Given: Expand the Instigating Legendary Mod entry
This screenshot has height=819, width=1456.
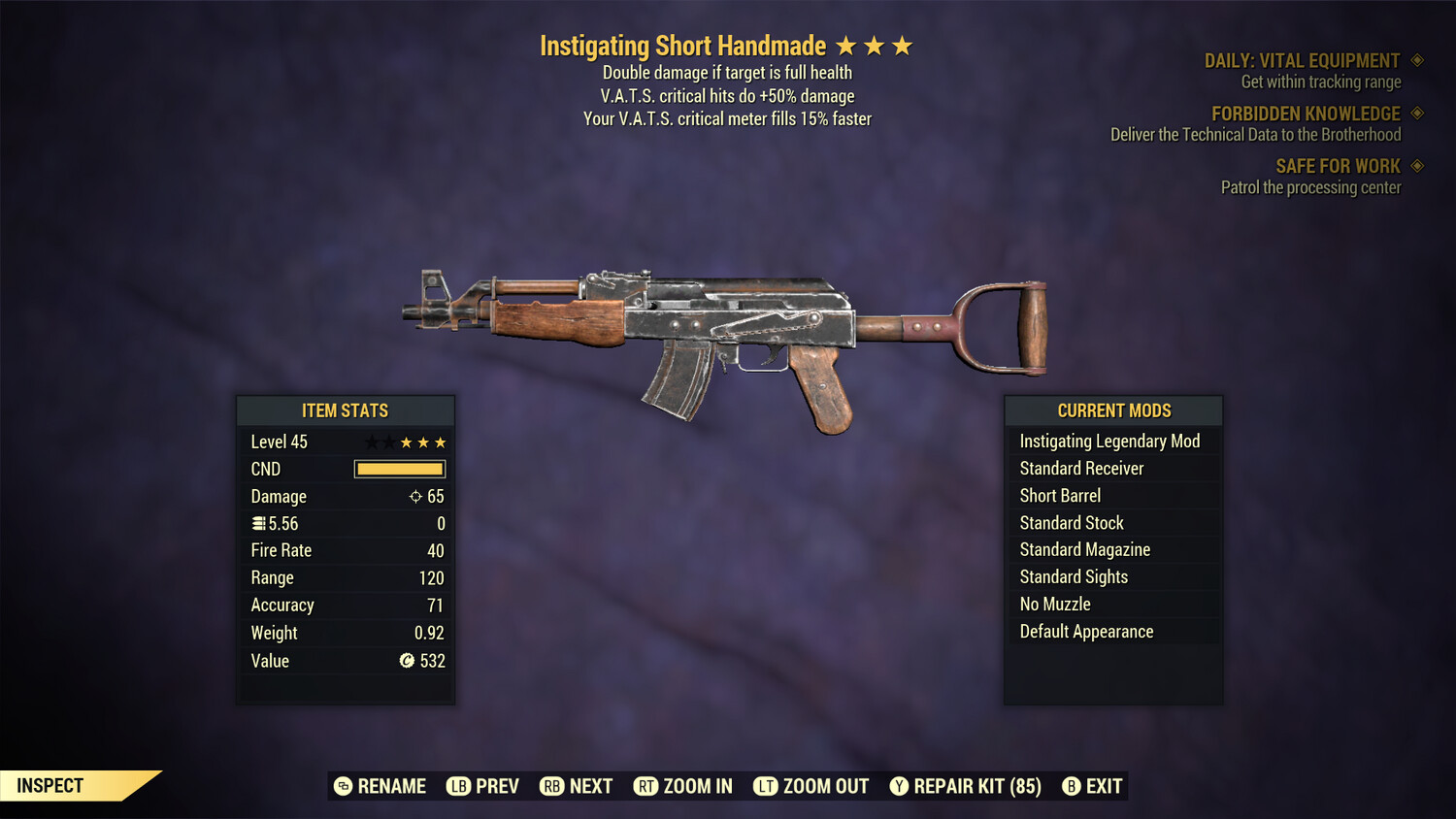Looking at the screenshot, I should (1109, 441).
